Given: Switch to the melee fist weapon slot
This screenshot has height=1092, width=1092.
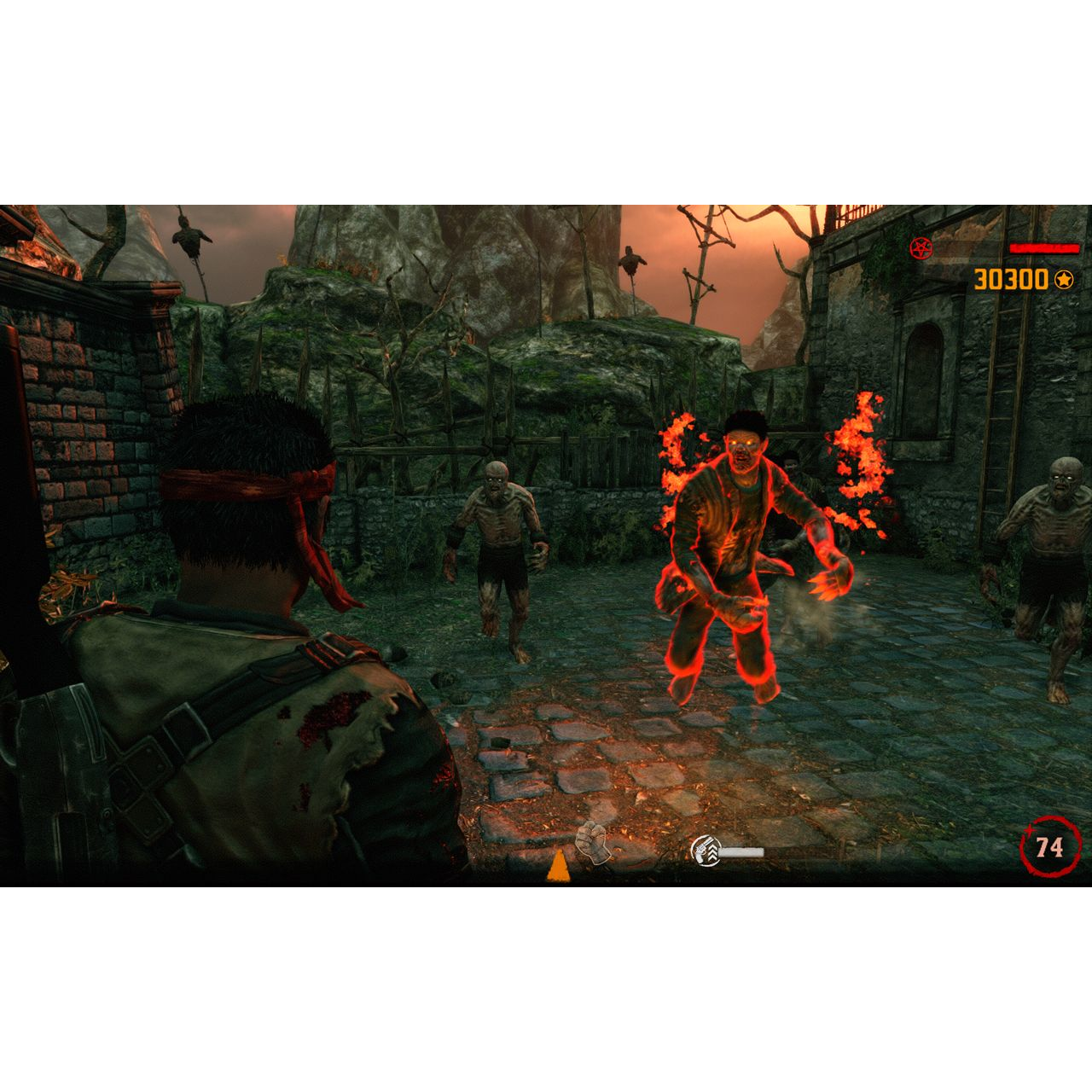Looking at the screenshot, I should coord(593,845).
